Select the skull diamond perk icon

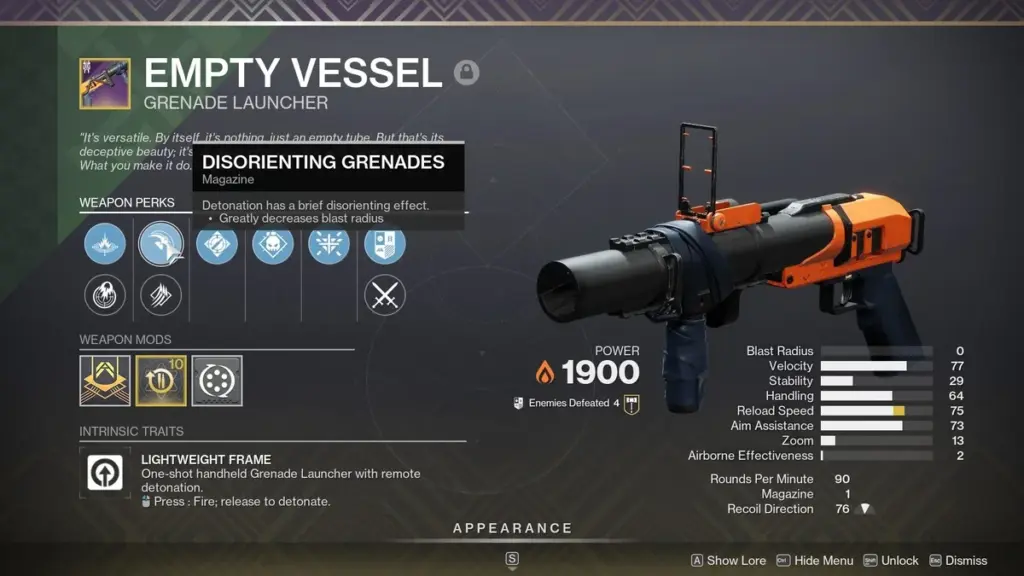(273, 244)
